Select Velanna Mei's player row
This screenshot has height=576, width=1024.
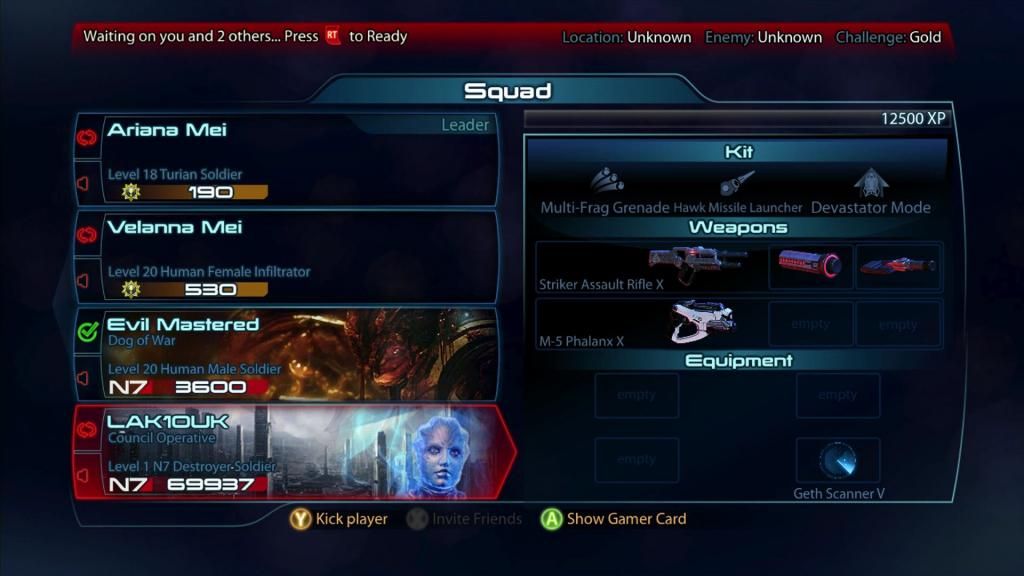[290, 256]
